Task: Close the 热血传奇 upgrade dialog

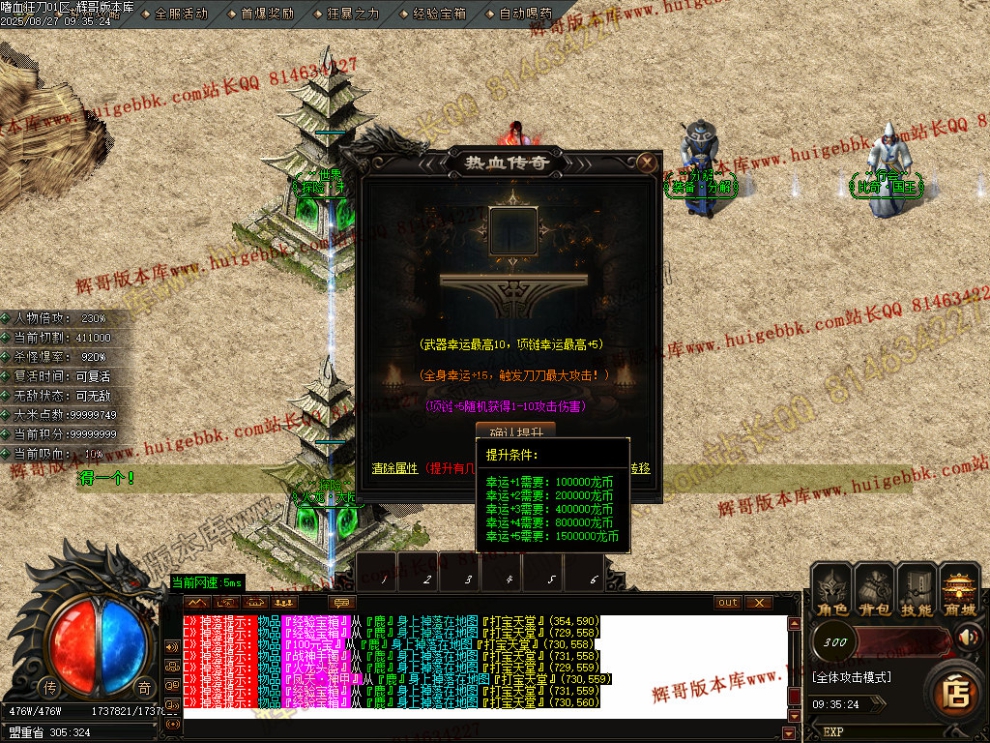Action: coord(648,162)
